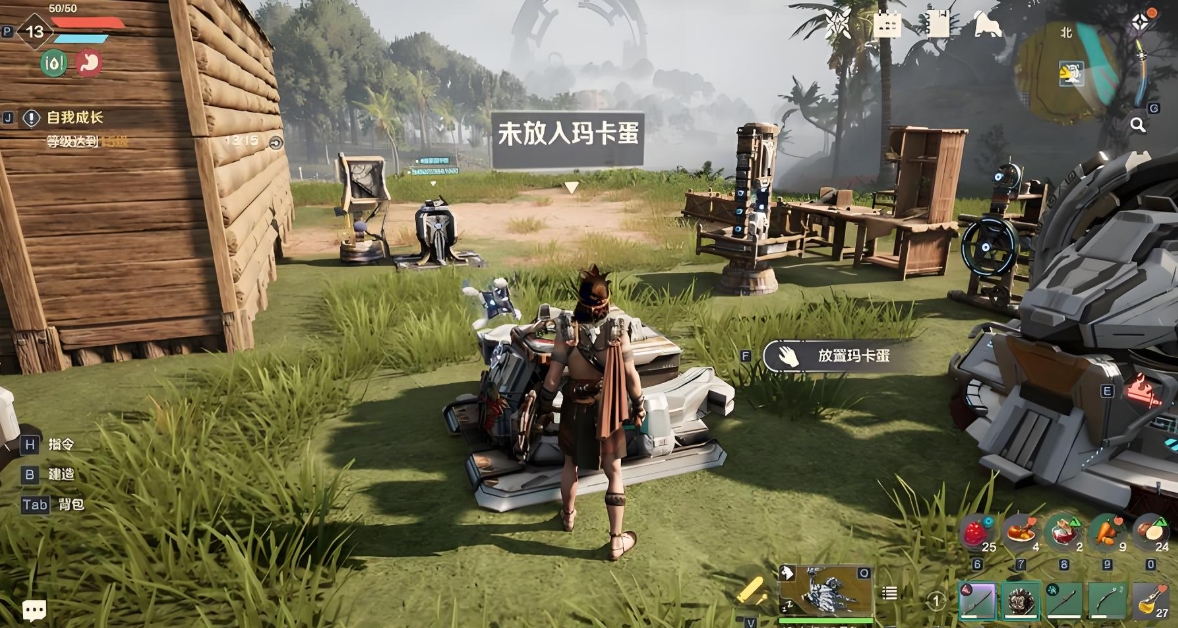The width and height of the screenshot is (1178, 628).
Task: Open the winged emblem icon
Action: (838, 25)
